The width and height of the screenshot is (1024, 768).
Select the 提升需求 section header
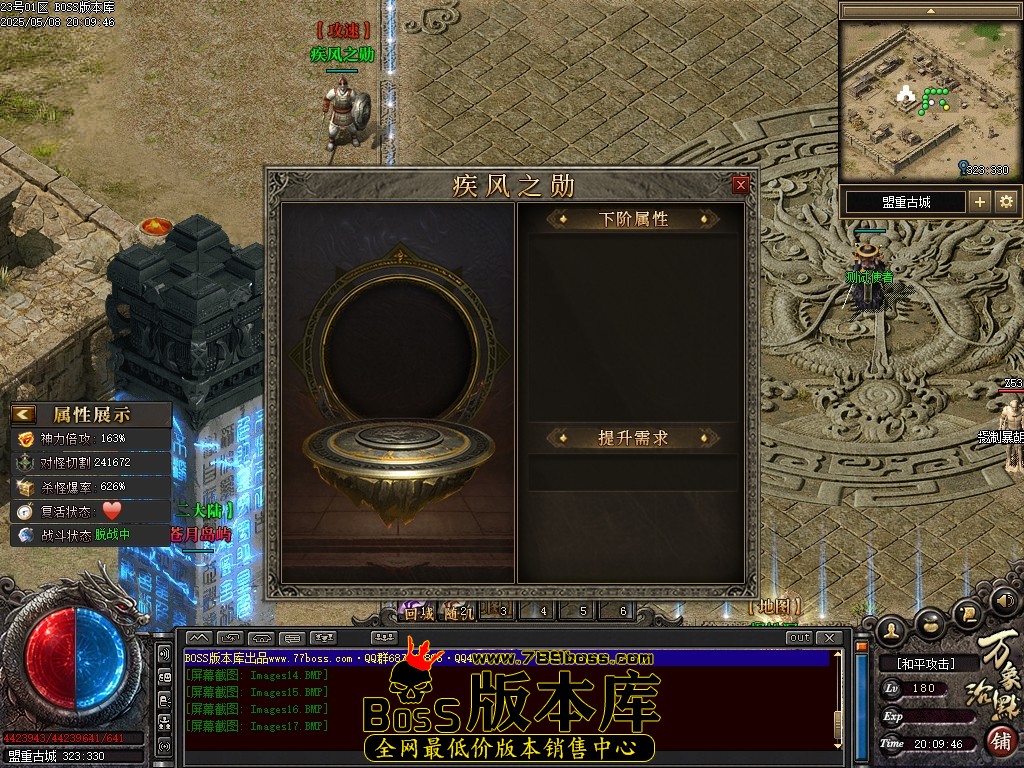[x=632, y=438]
